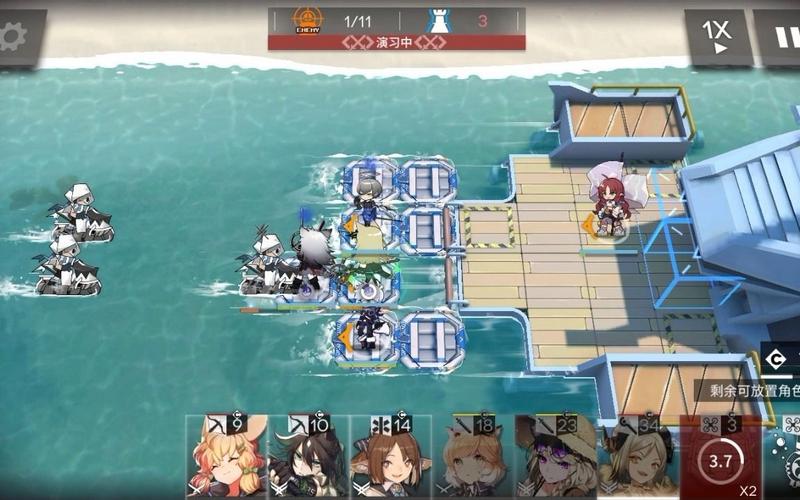Choose the cost 10 dark-haired operator card

click(x=309, y=458)
